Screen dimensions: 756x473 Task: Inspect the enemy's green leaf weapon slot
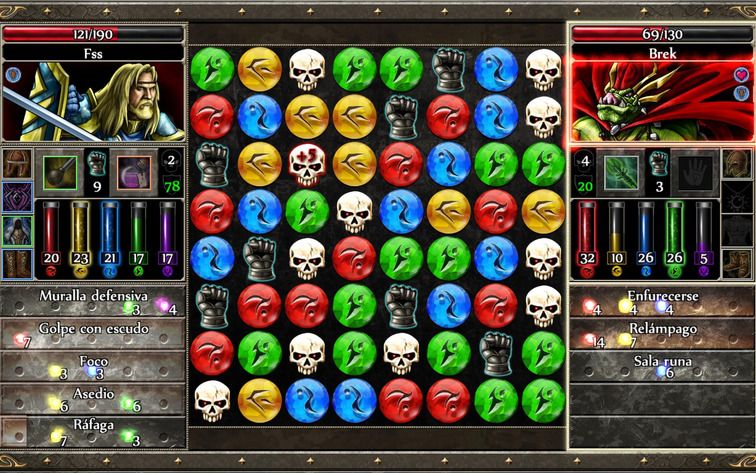coord(620,172)
